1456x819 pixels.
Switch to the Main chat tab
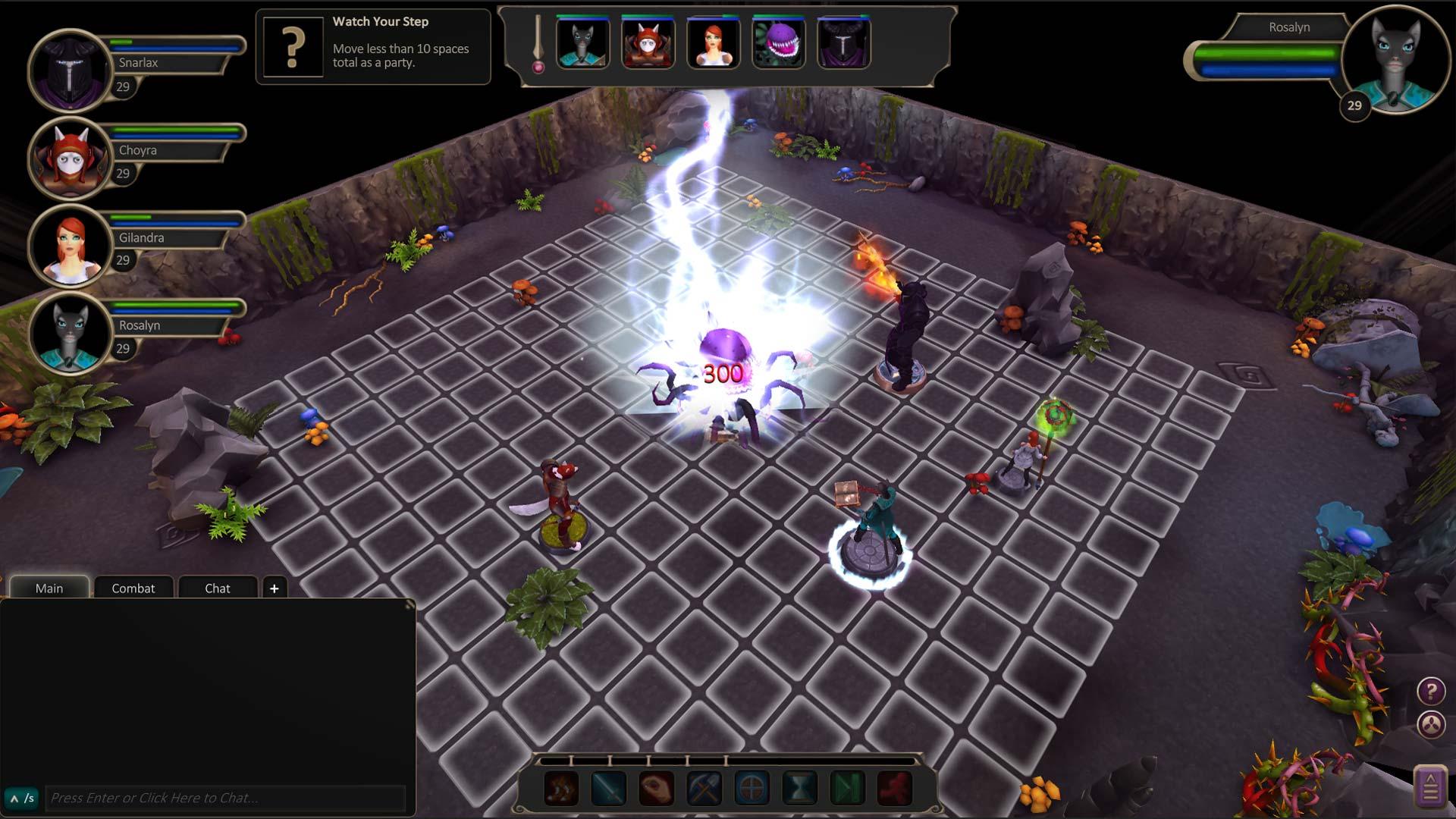(x=49, y=588)
